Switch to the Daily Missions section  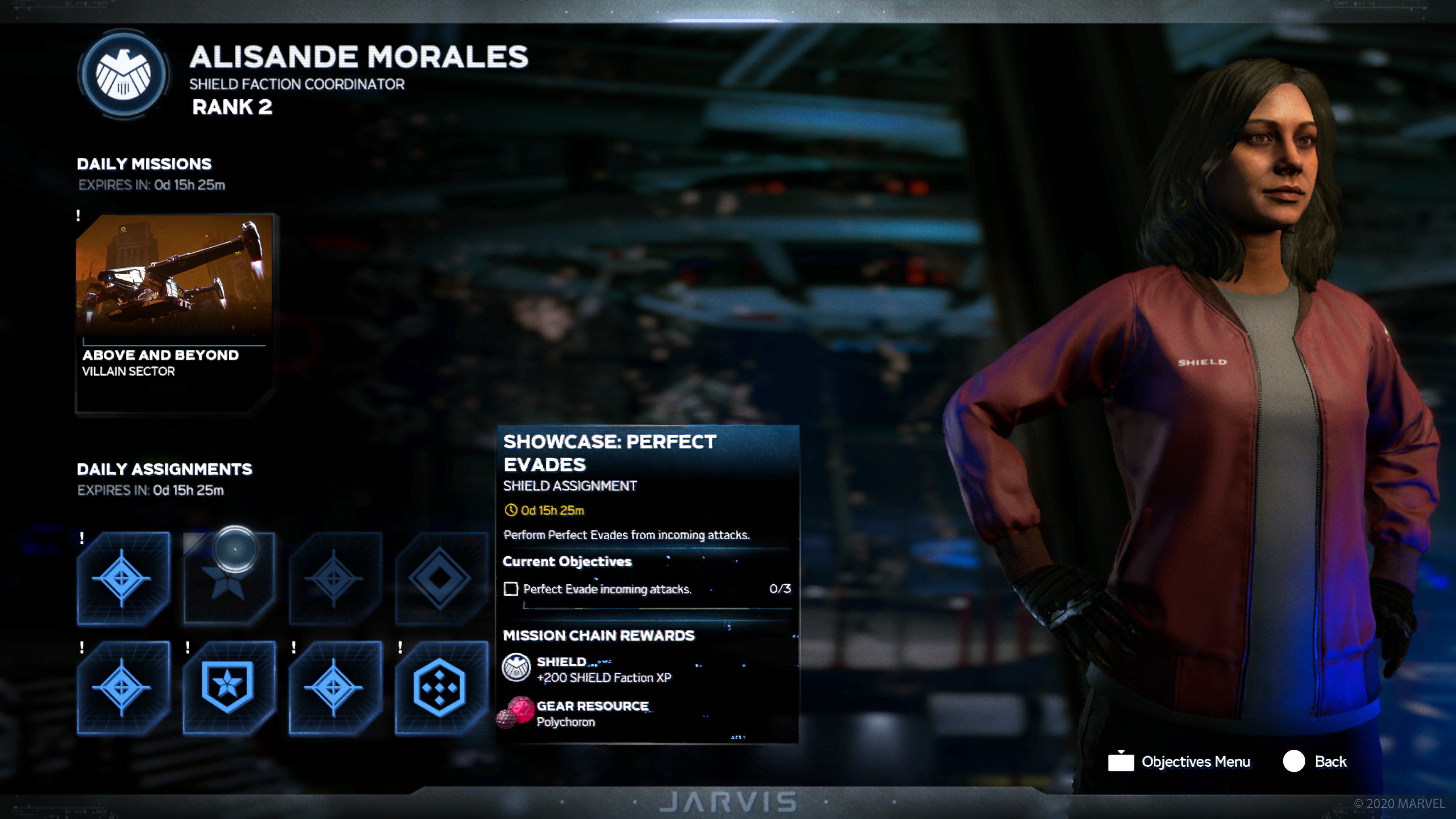(x=144, y=164)
